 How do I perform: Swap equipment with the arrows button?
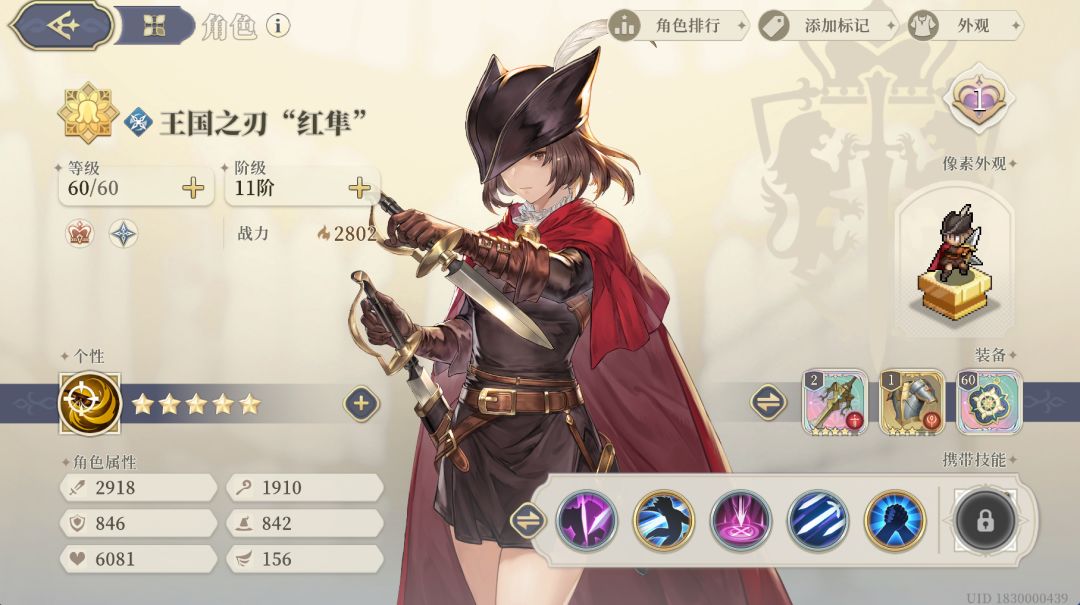[x=768, y=402]
